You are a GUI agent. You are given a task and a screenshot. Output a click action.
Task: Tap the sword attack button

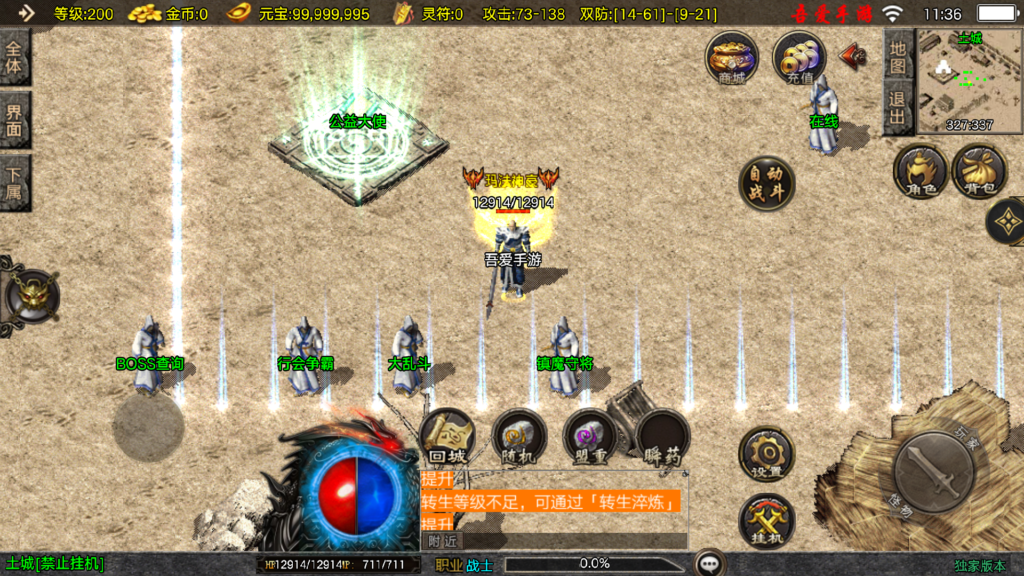[934, 471]
